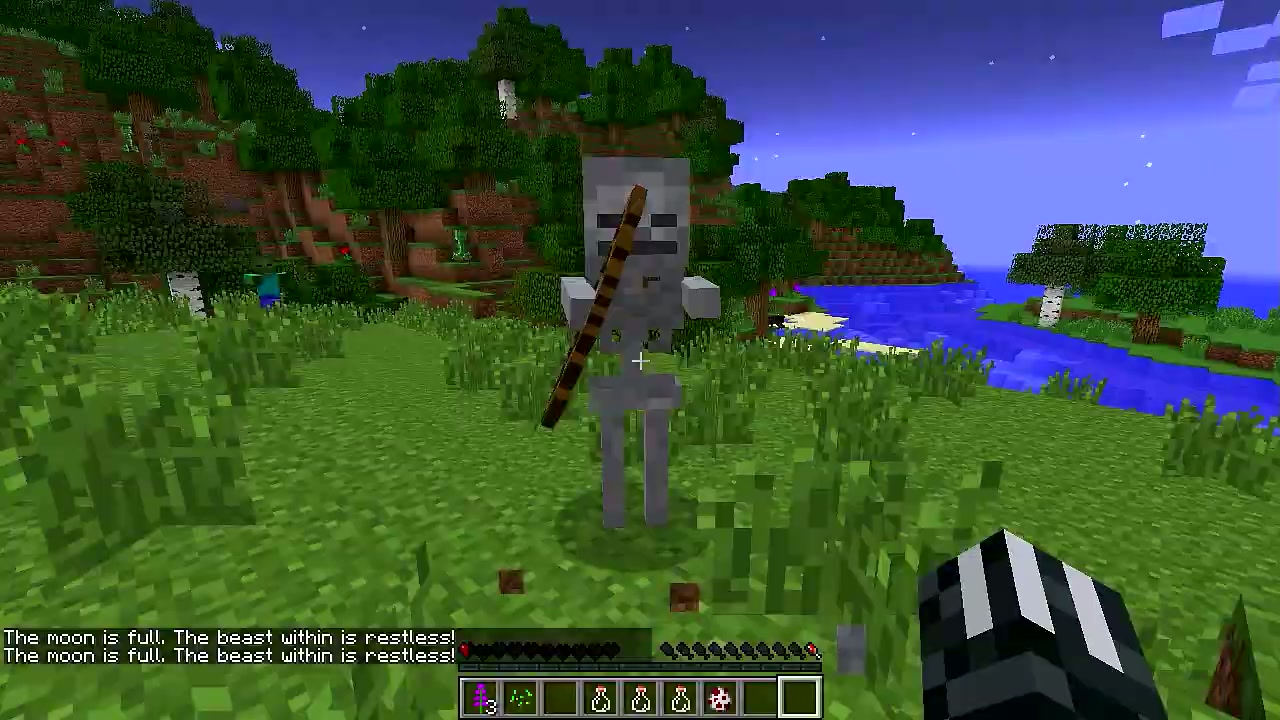The height and width of the screenshot is (720, 1280).
Task: Click the empty third hotbar slot
Action: (562, 697)
